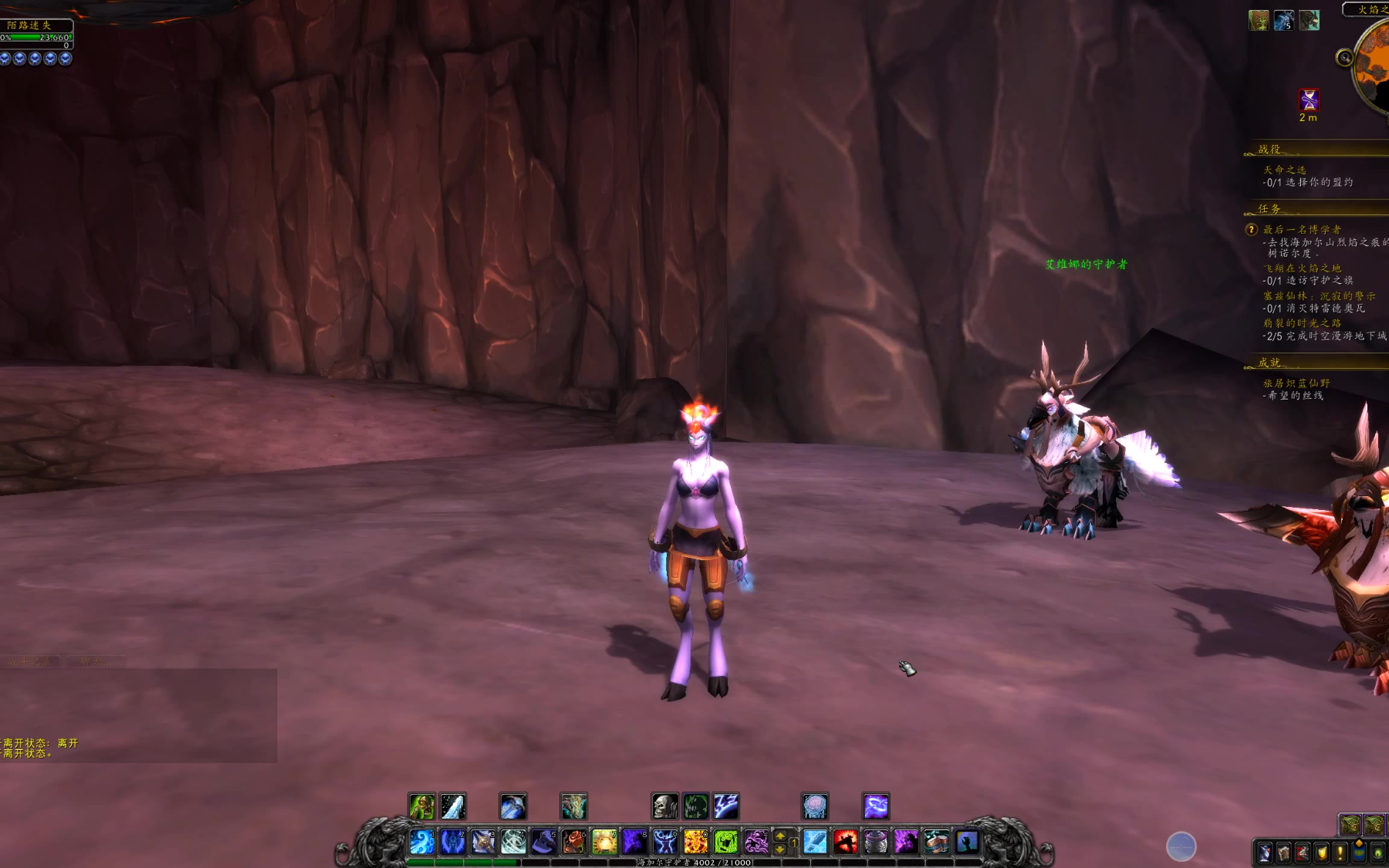The height and width of the screenshot is (868, 1389).
Task: Open the spellbook micro button
Action: point(1283,853)
